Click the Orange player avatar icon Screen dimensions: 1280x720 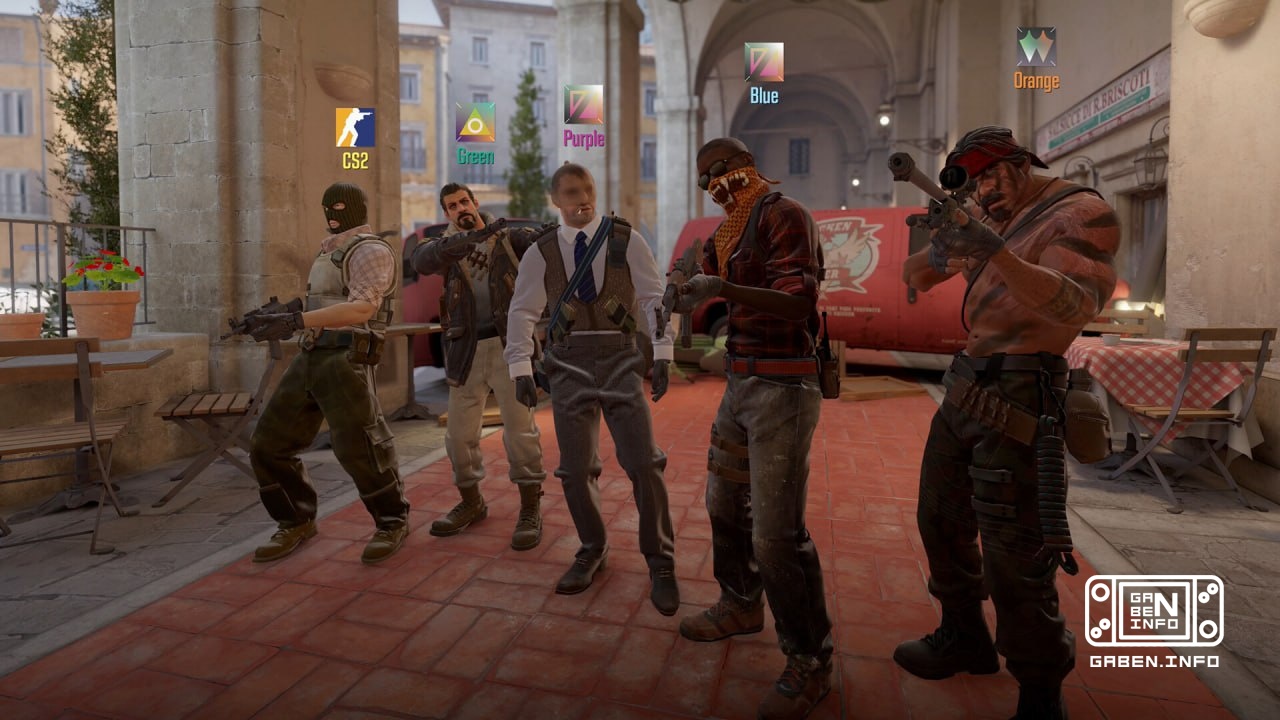point(1036,47)
